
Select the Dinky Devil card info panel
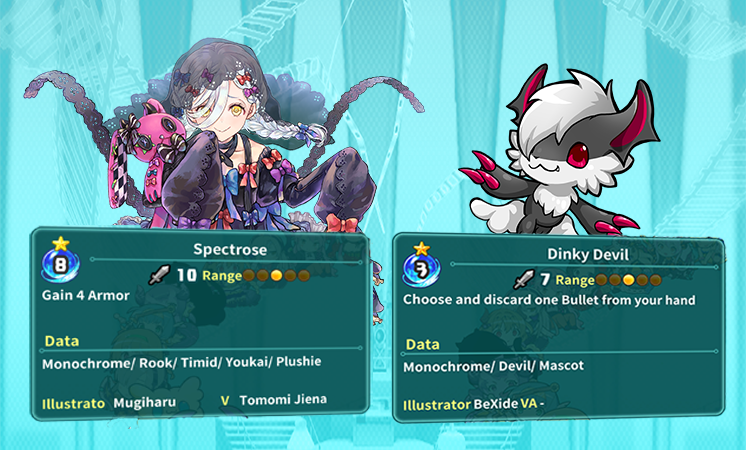tap(560, 330)
